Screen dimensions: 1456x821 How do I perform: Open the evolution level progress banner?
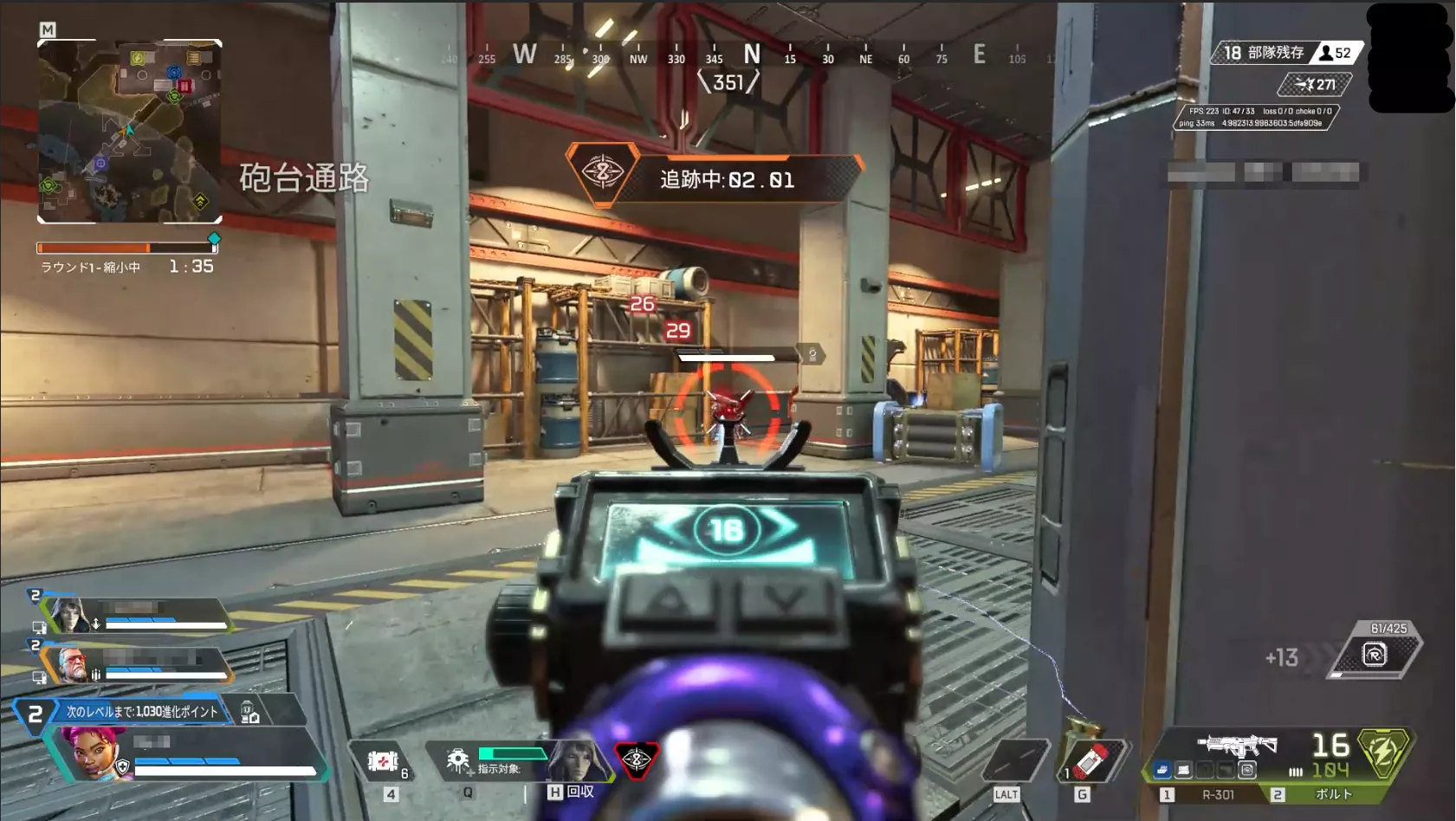pyautogui.click(x=140, y=712)
